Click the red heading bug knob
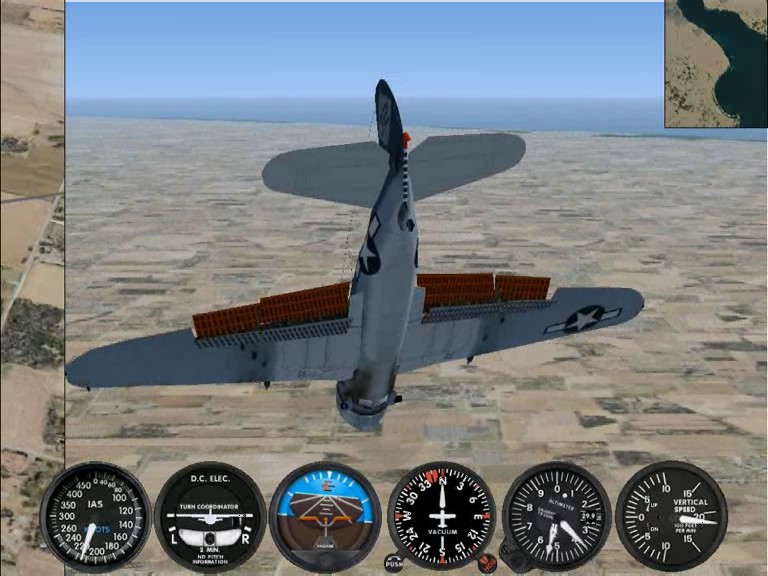Image resolution: width=768 pixels, height=576 pixels. pos(488,563)
